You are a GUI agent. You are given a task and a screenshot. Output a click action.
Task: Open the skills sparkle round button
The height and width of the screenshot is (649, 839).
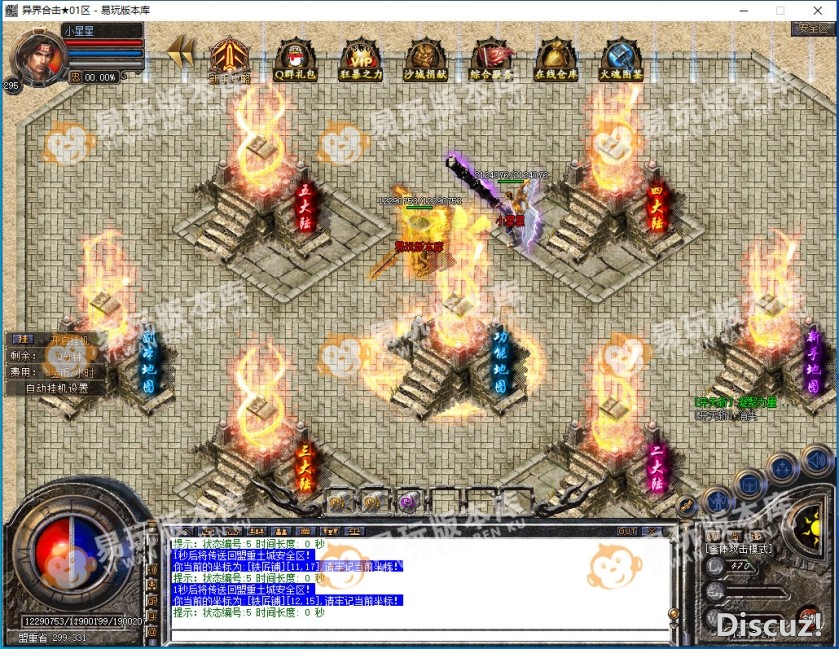click(x=783, y=469)
